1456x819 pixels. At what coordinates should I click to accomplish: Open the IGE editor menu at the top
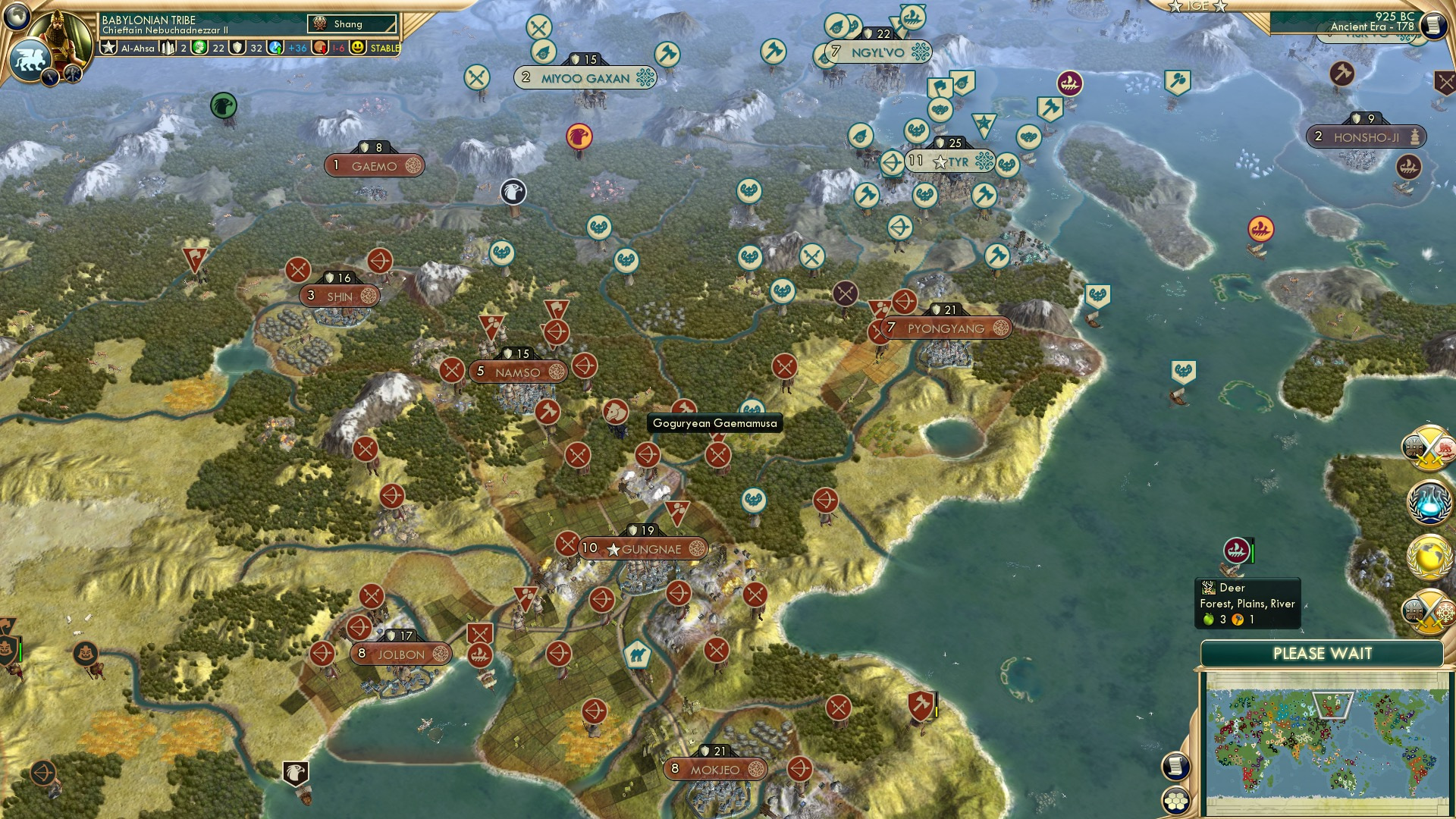pyautogui.click(x=1199, y=6)
